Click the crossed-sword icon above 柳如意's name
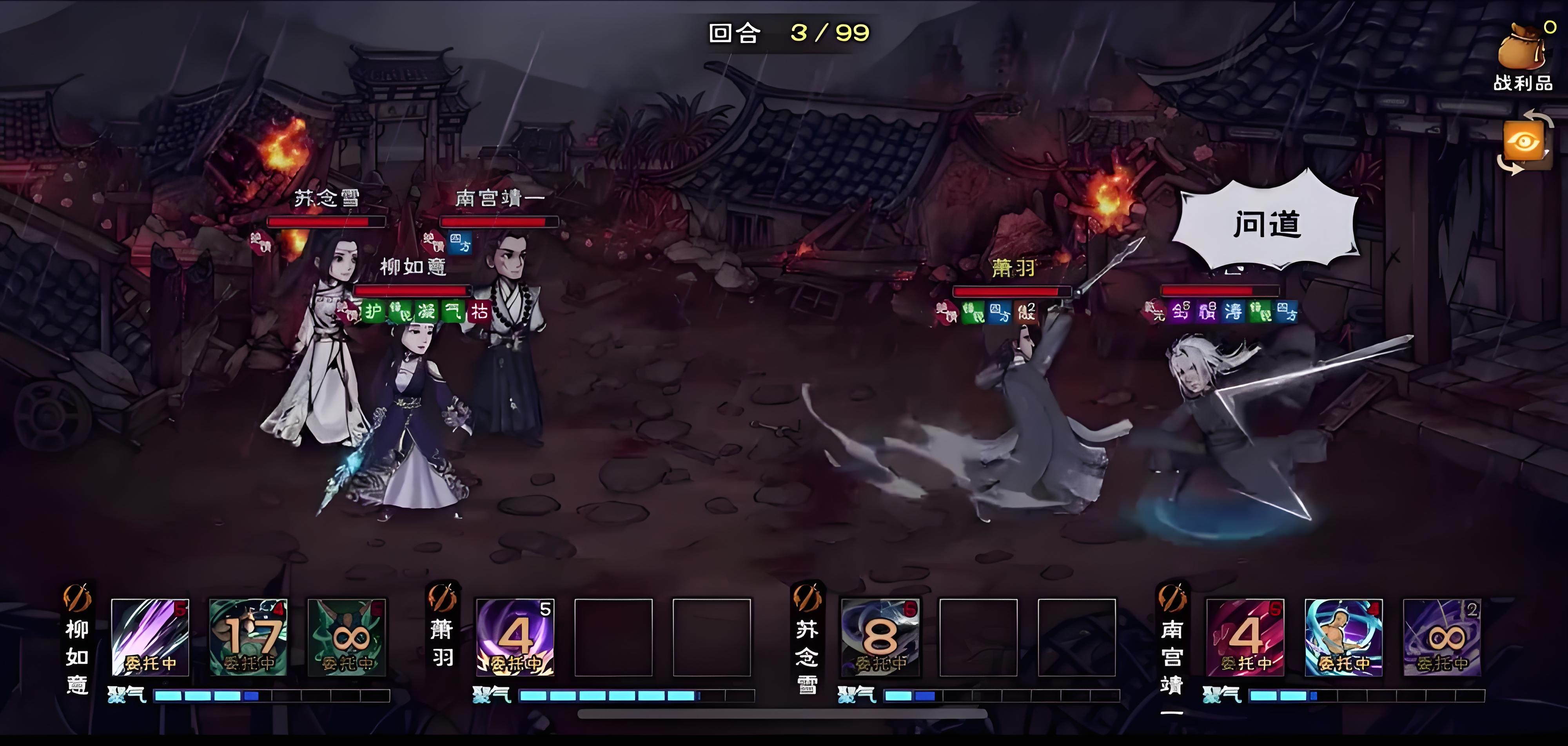The width and height of the screenshot is (1568, 746). coord(78,598)
